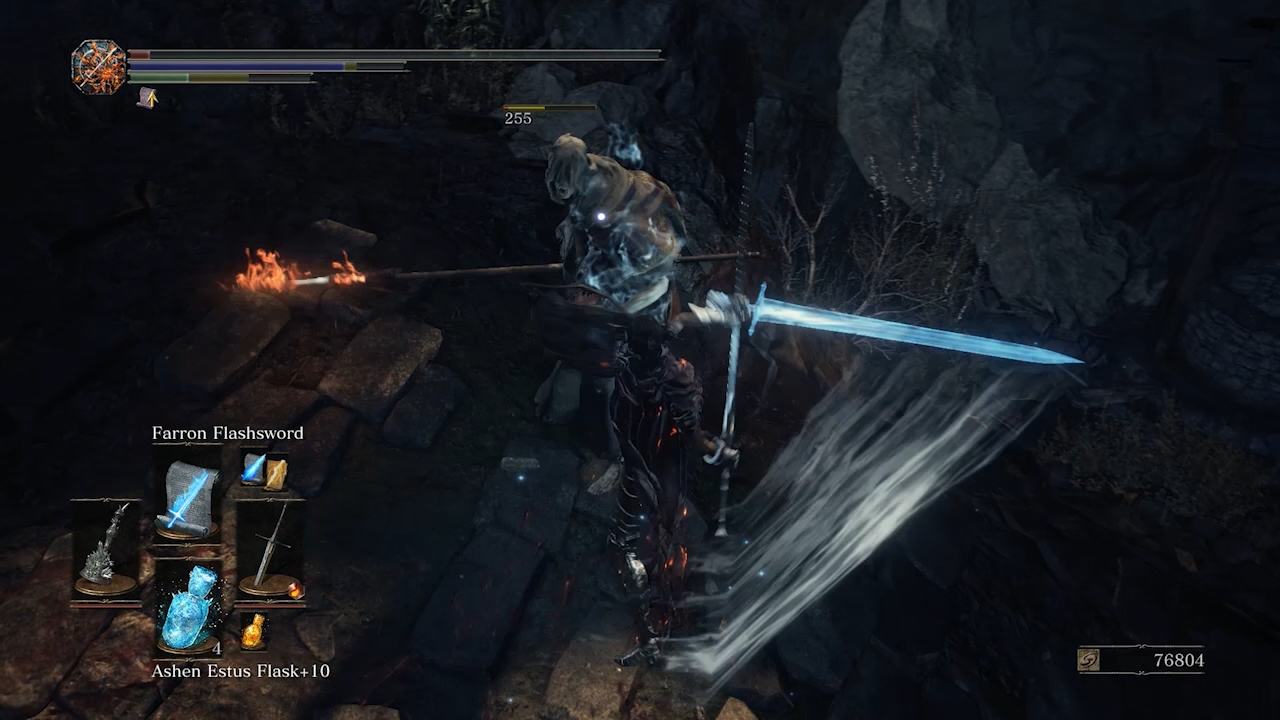Select the Farron Flashsword spell slot
The width and height of the screenshot is (1280, 720).
coord(189,497)
